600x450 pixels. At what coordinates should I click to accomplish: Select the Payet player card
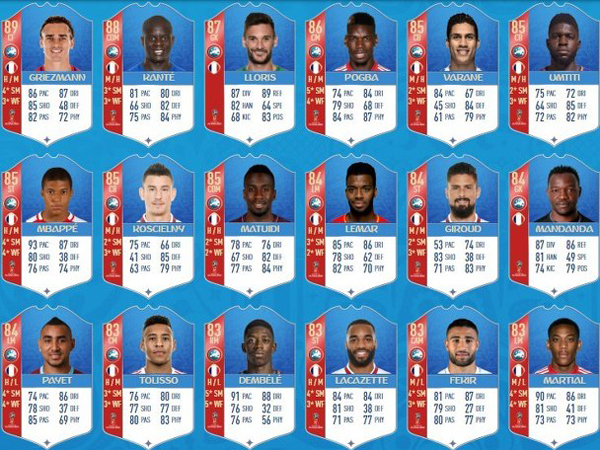[51, 375]
